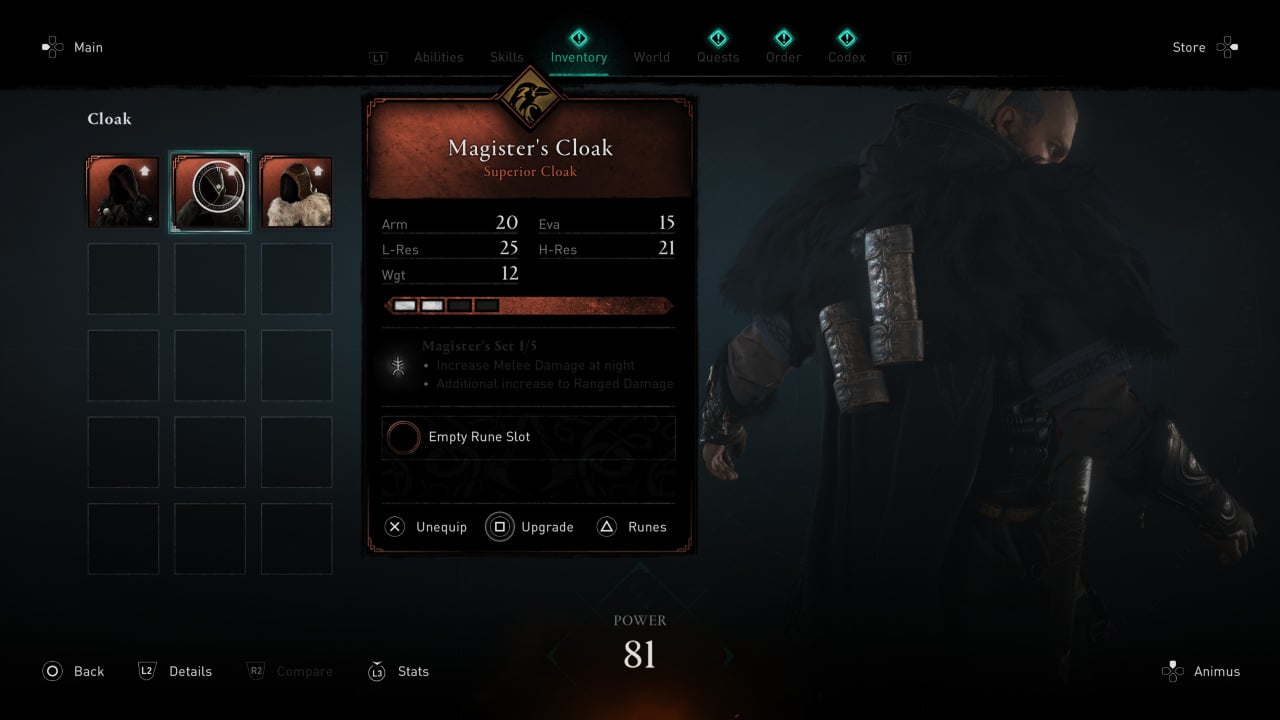Go to the World tab

click(x=652, y=57)
